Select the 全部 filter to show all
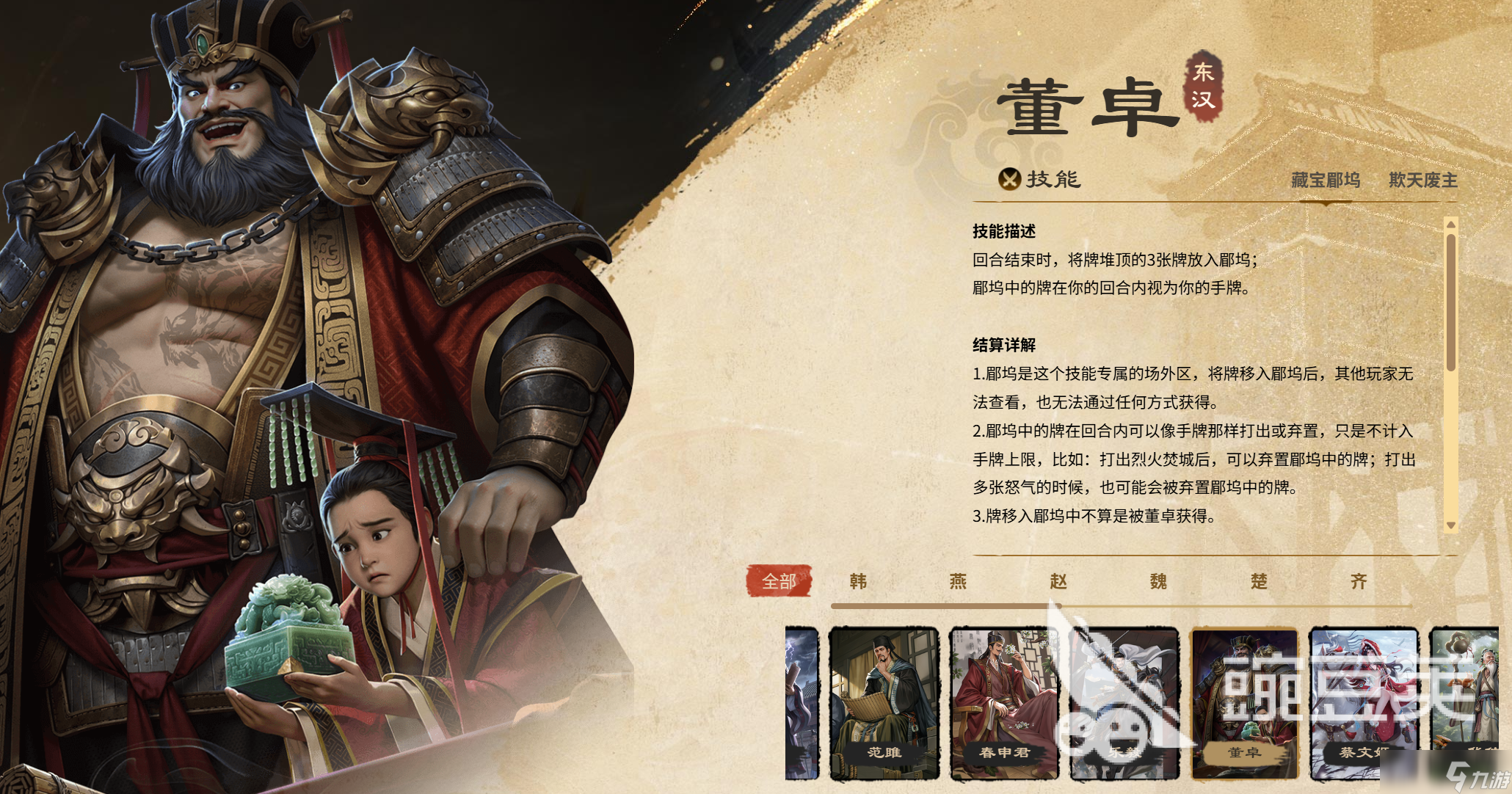The height and width of the screenshot is (794, 1512). tap(779, 581)
